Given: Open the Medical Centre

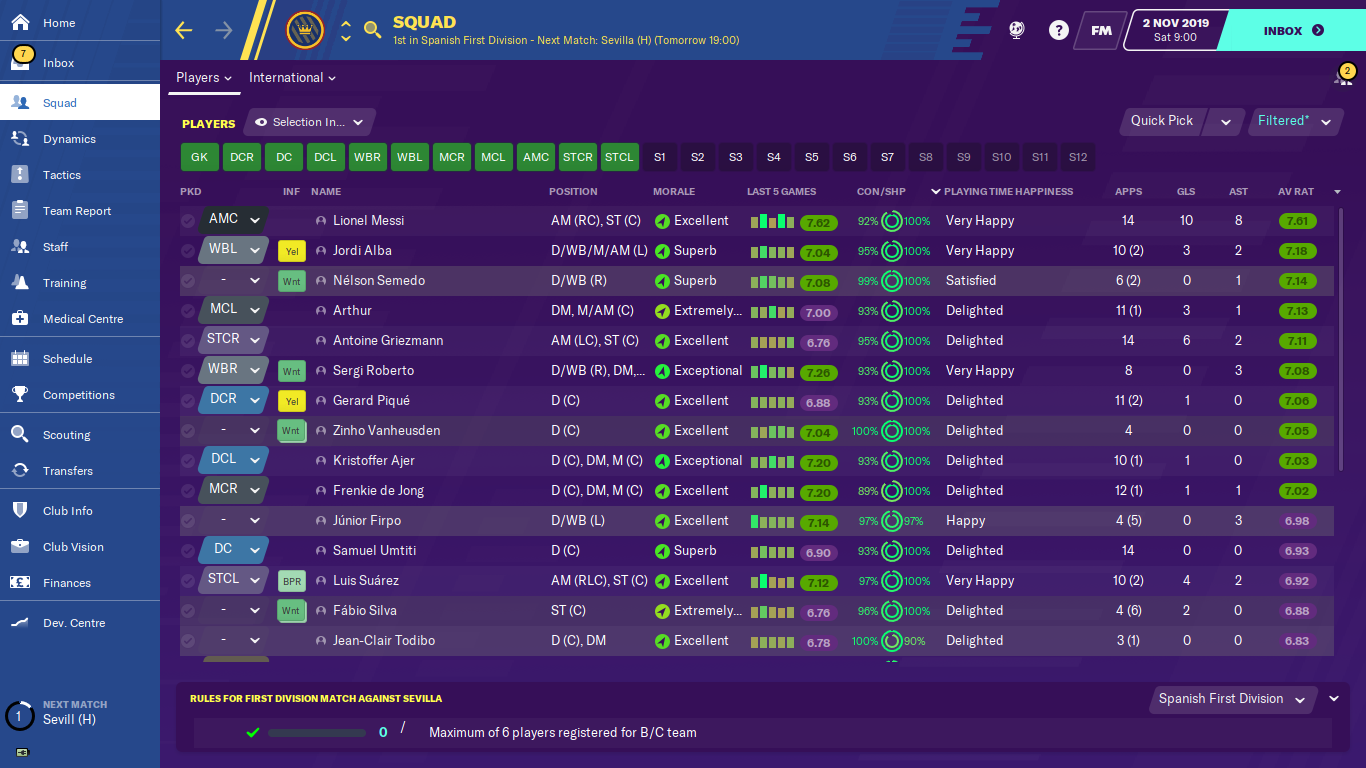Looking at the screenshot, I should (83, 319).
